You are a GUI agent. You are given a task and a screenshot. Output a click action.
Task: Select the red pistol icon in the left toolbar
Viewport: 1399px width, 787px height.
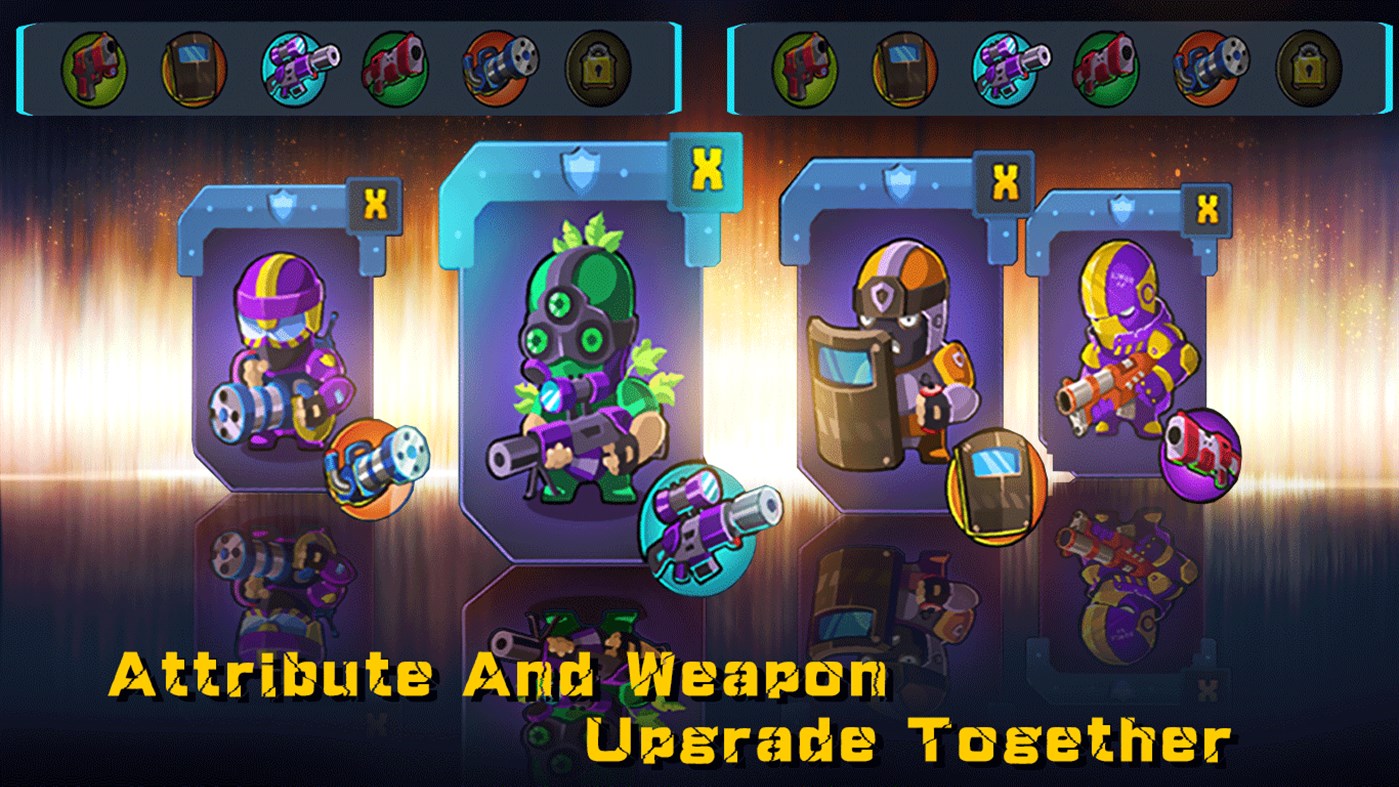(x=95, y=67)
